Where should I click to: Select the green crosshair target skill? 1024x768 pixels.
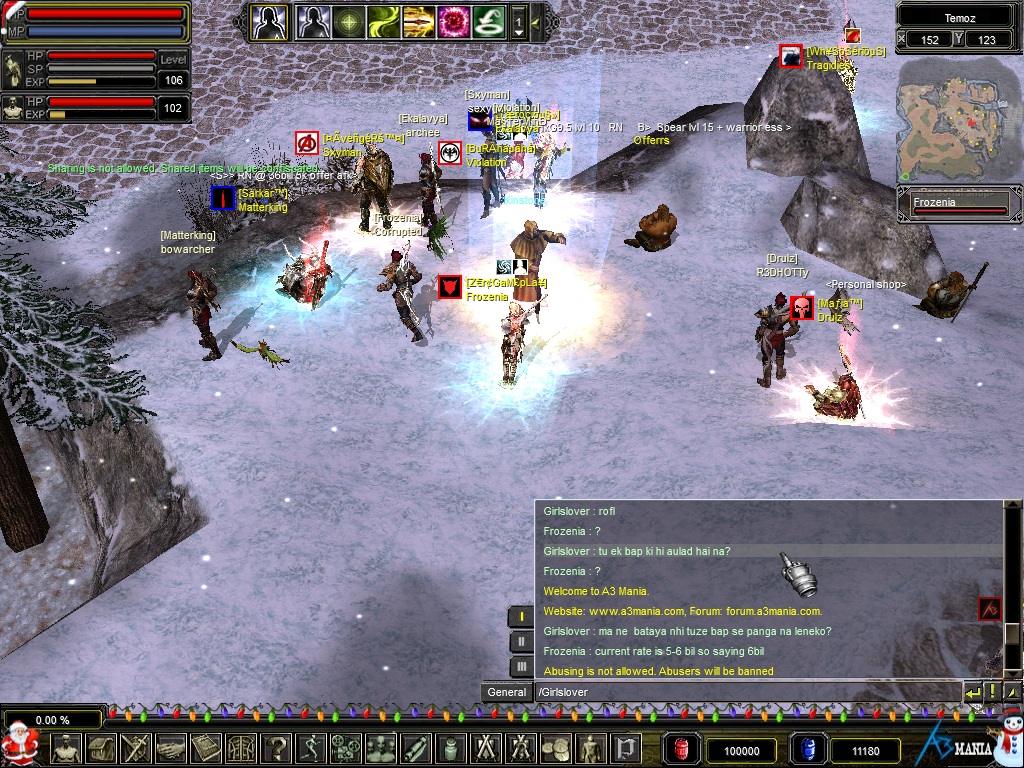tap(348, 21)
